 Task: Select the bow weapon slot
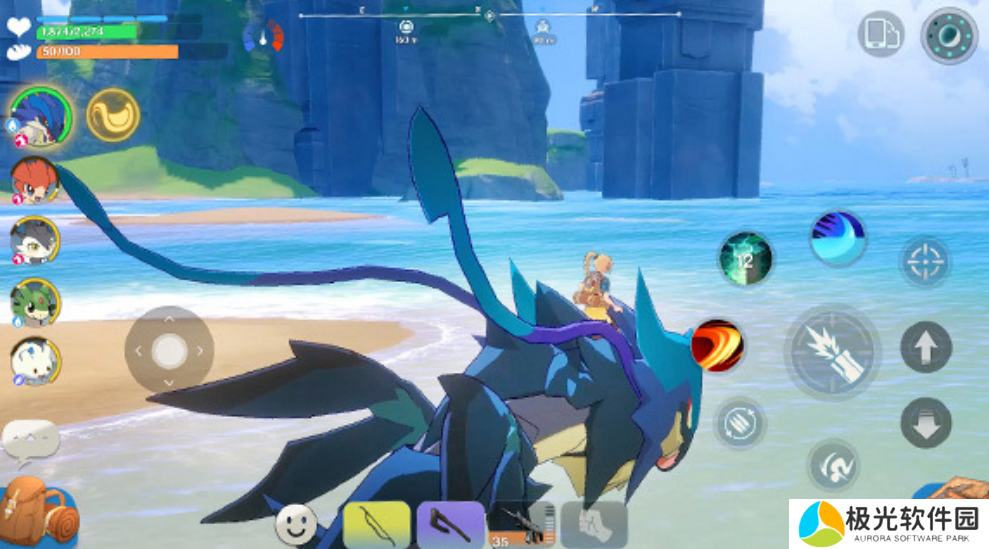(x=376, y=524)
